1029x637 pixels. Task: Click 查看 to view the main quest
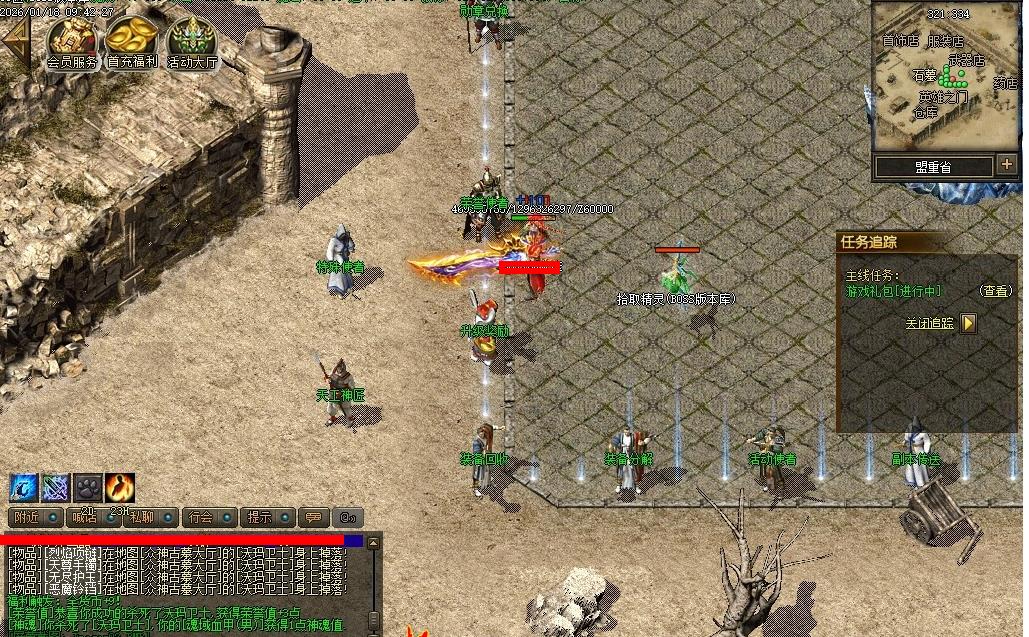tap(996, 291)
